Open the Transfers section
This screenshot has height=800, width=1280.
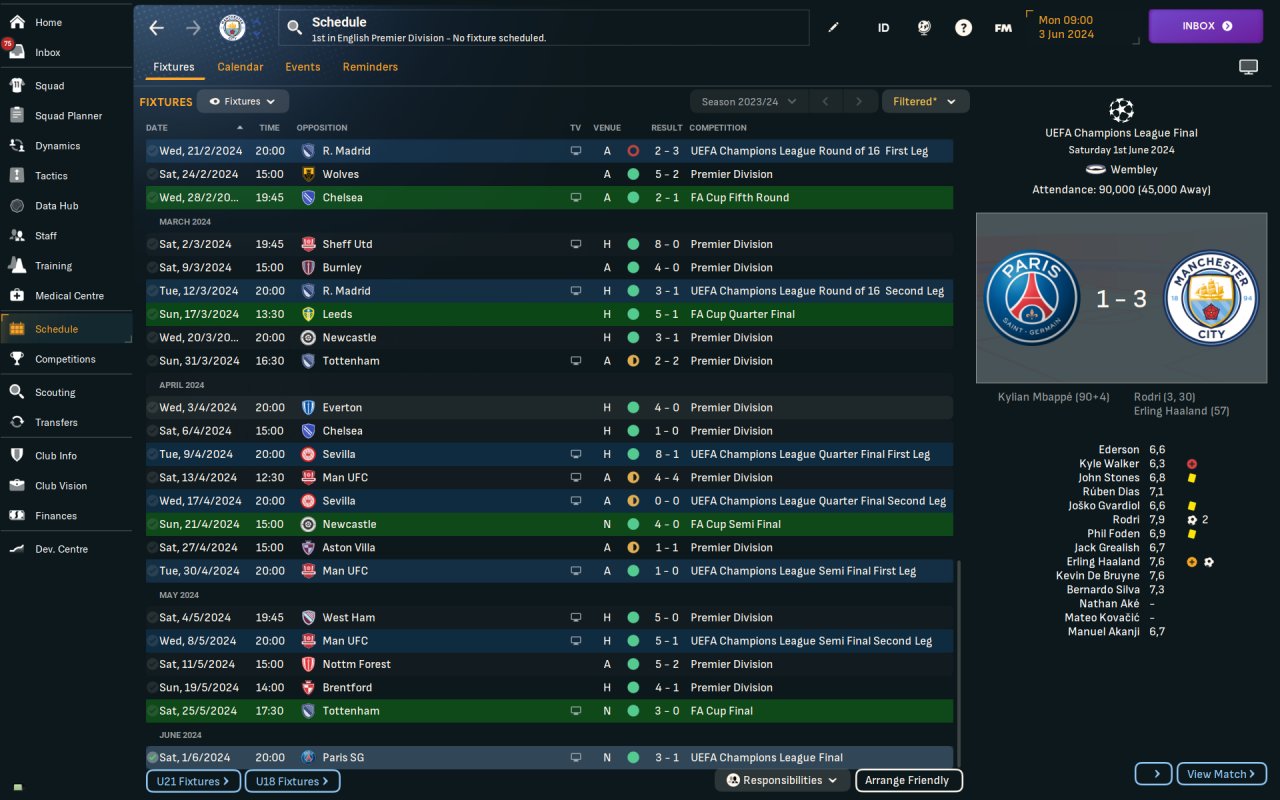(x=56, y=422)
